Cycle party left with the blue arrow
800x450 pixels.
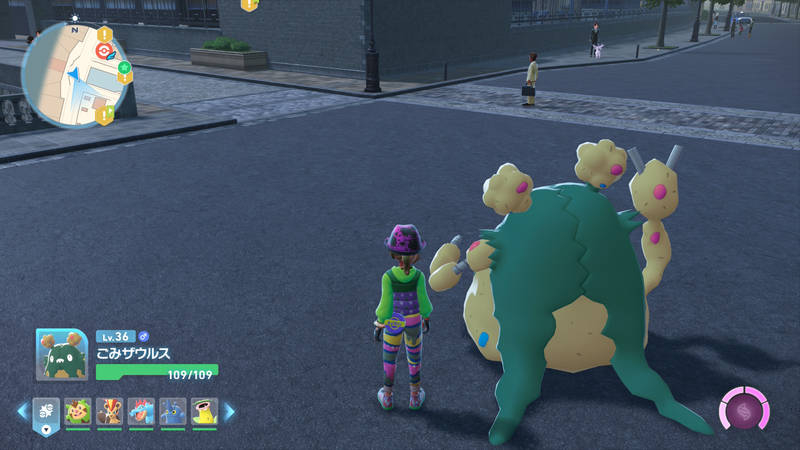[22, 411]
